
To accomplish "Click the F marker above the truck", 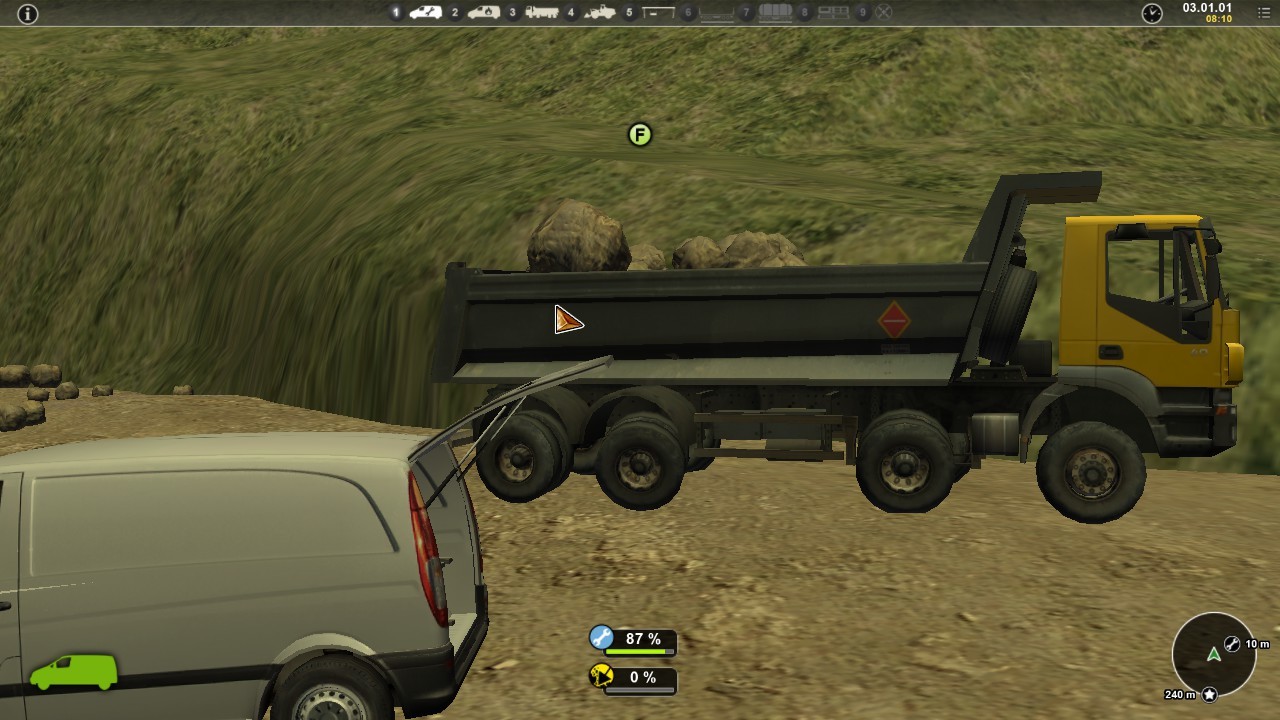I will click(639, 135).
